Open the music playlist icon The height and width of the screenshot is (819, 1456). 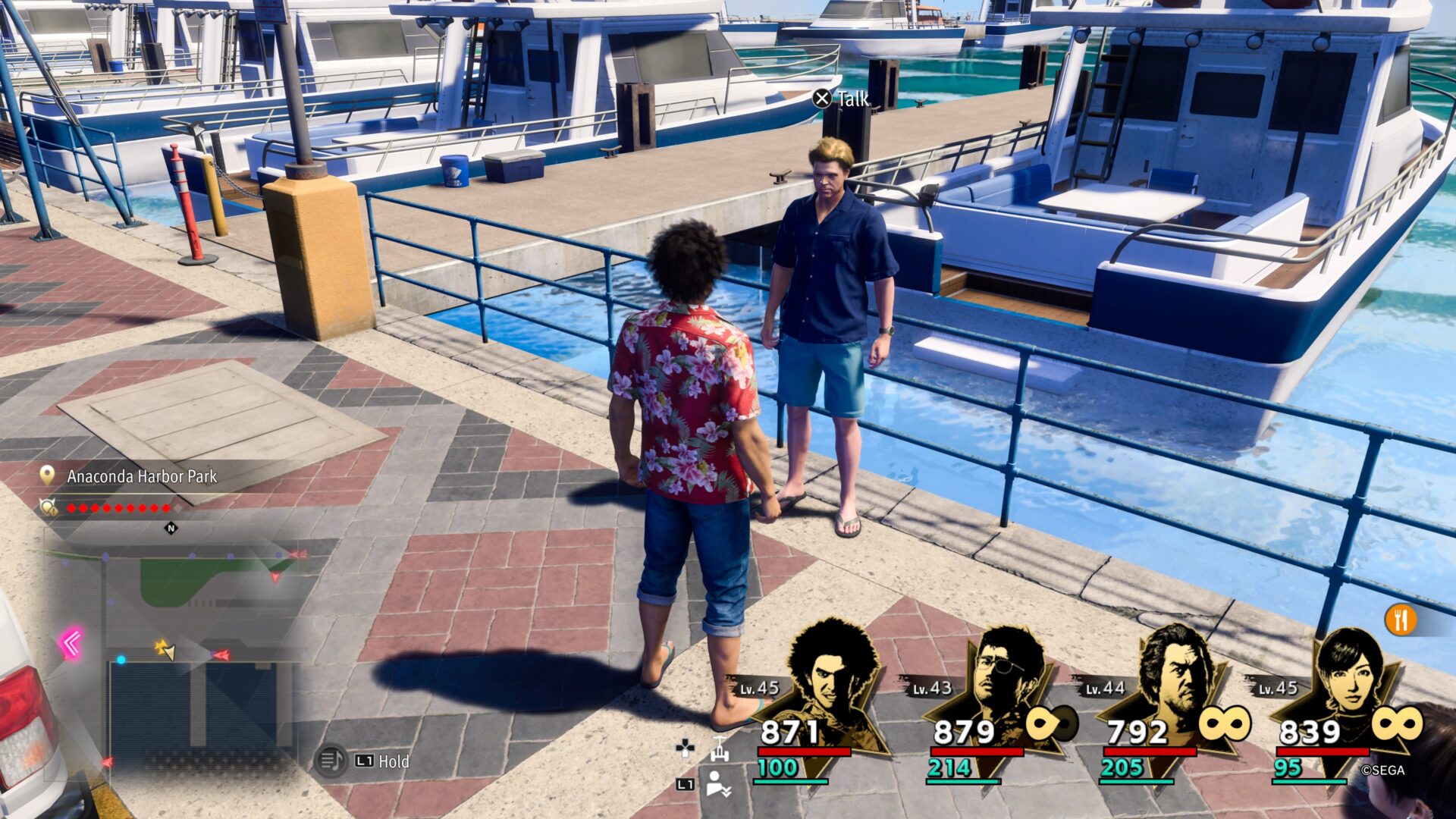click(x=331, y=761)
